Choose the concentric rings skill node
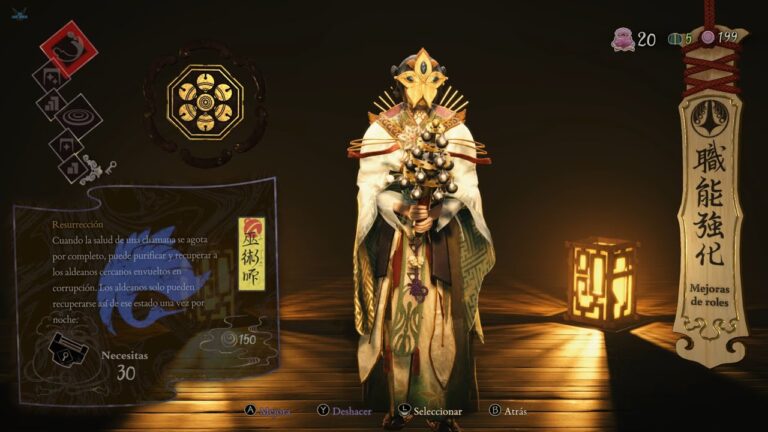 click(x=80, y=117)
